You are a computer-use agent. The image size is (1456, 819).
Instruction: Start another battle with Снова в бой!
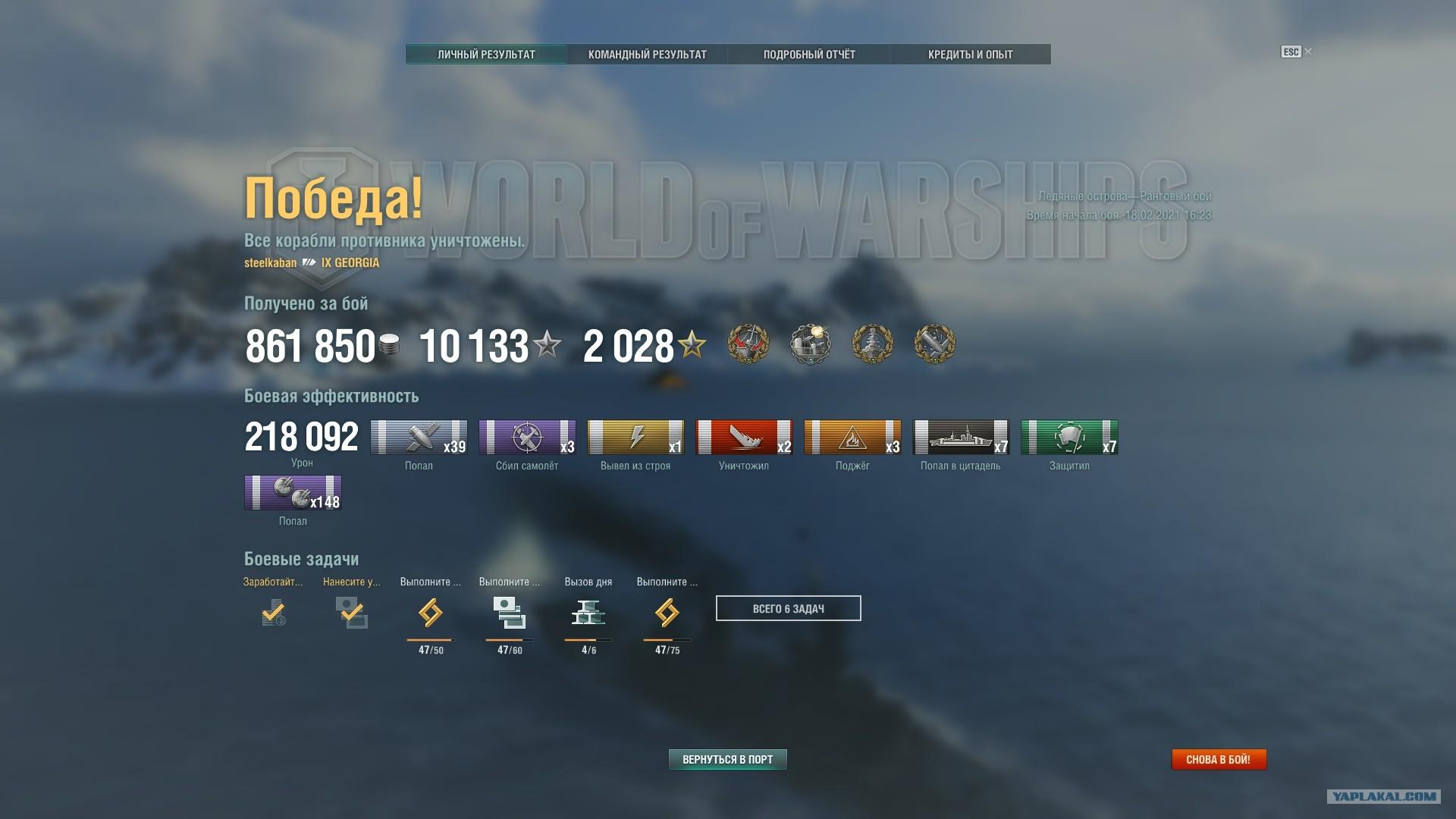click(x=1218, y=759)
